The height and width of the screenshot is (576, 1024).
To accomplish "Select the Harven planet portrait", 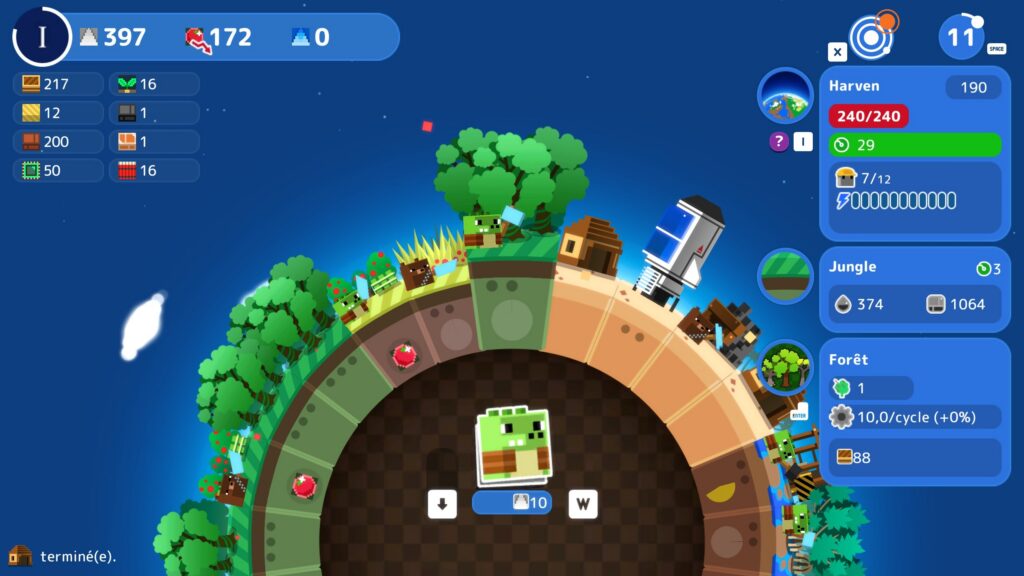I will [x=785, y=96].
